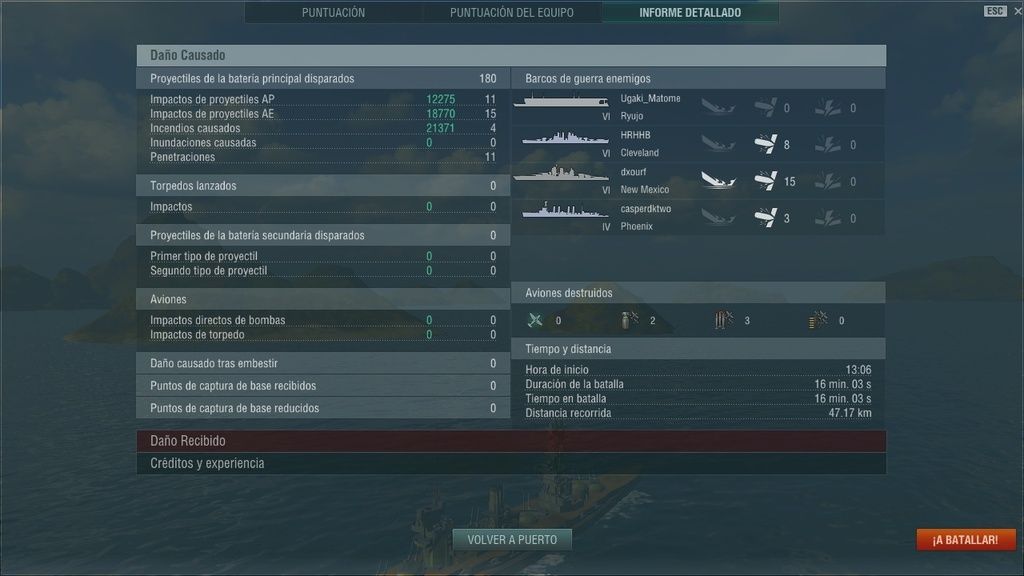Select enemy HRHHB's Cleveland row

click(698, 144)
